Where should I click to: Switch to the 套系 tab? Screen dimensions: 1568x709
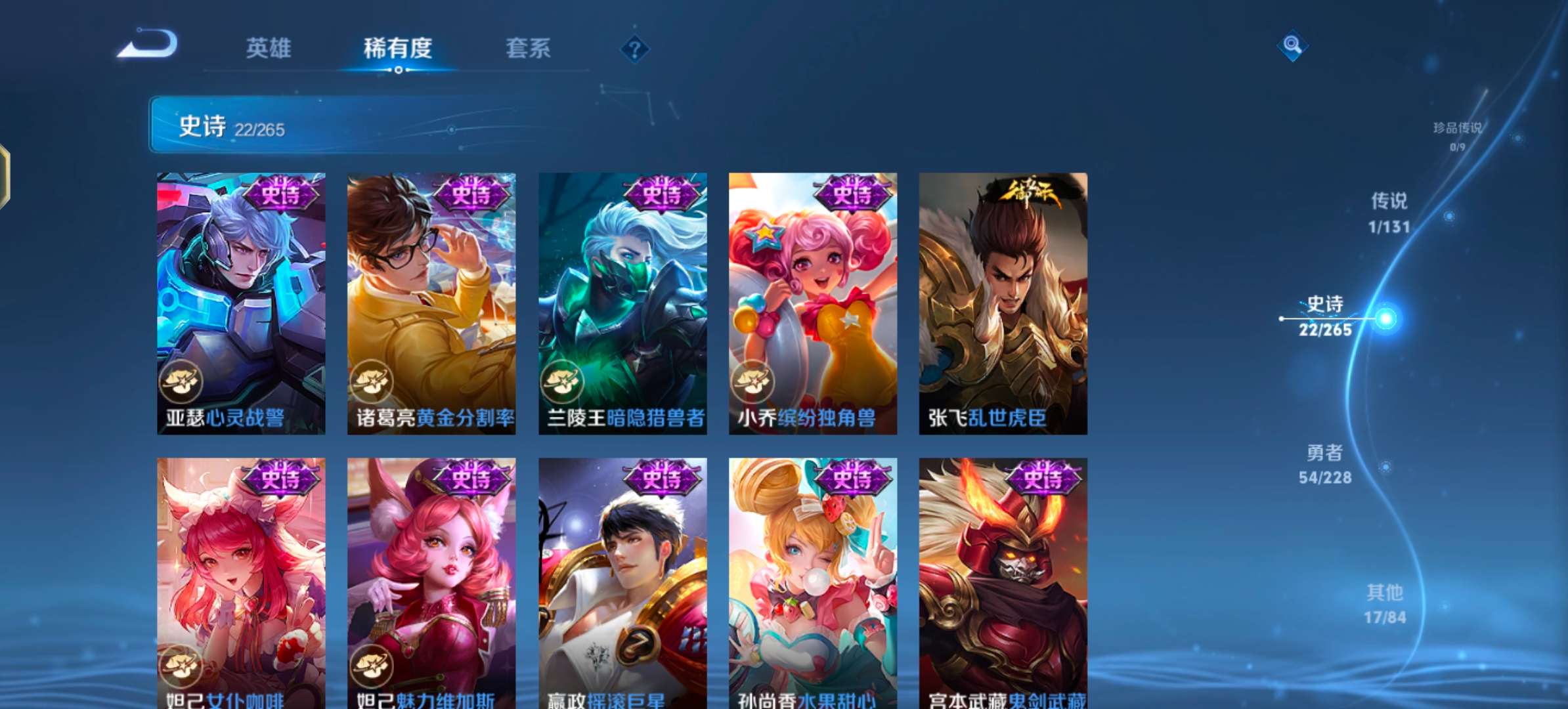[529, 47]
